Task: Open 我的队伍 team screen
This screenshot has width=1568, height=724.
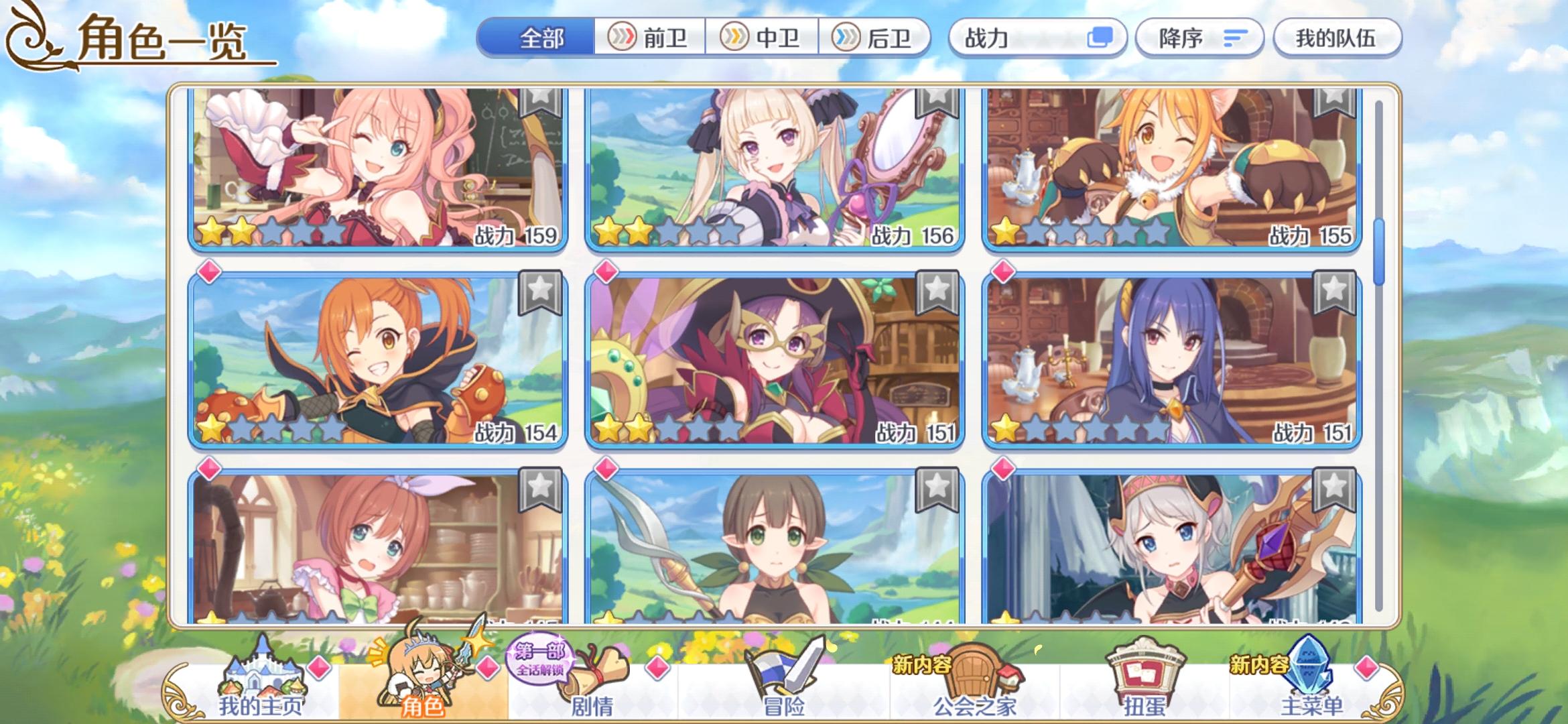Action: 1337,38
